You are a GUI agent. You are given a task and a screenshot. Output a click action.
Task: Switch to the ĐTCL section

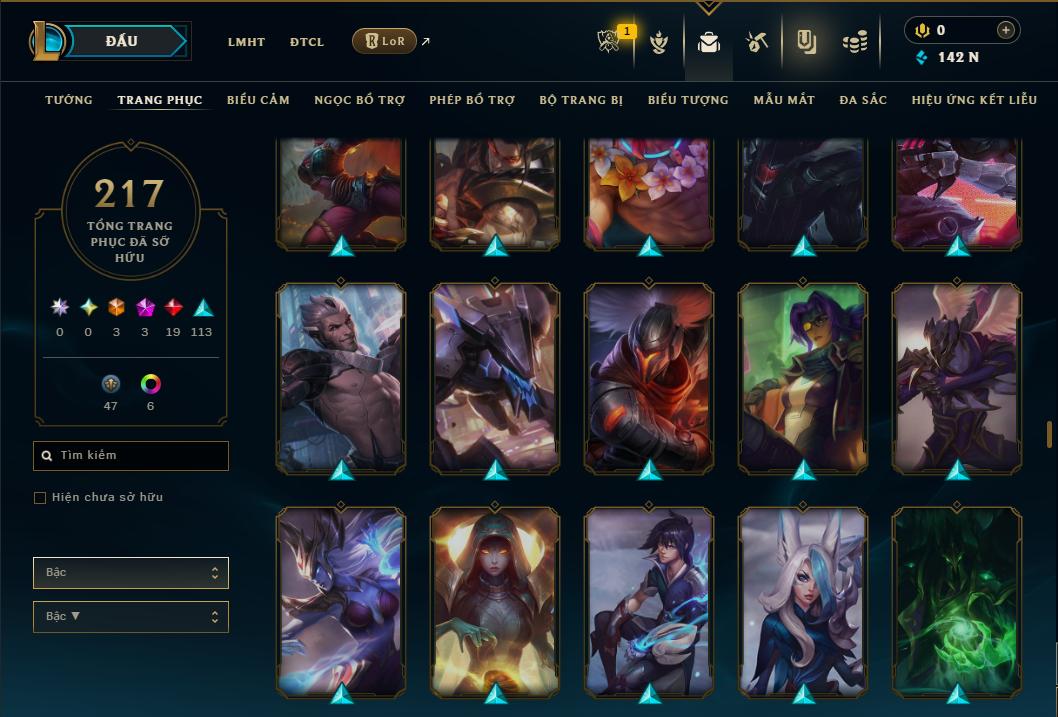click(x=307, y=42)
